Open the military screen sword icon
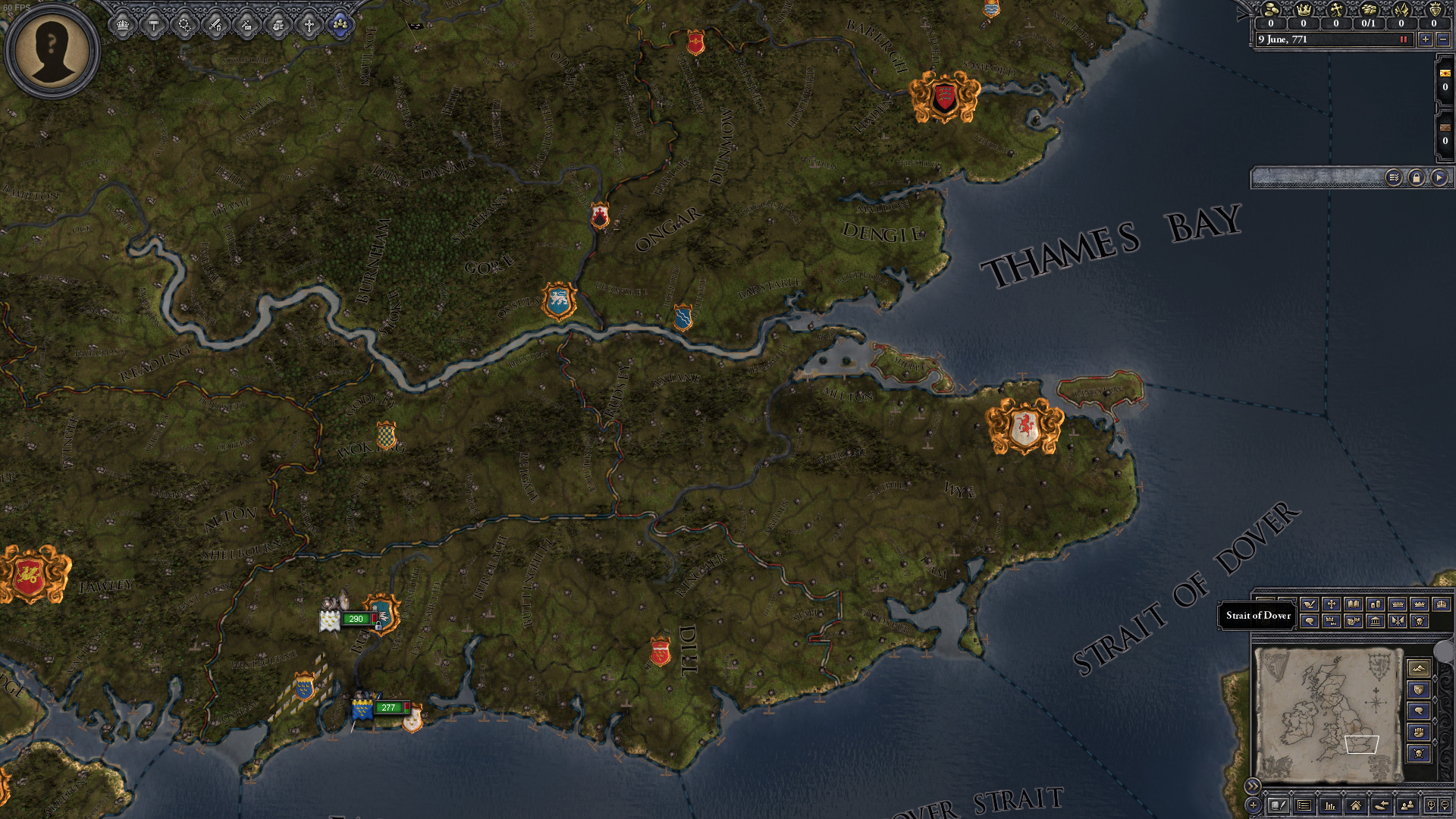 click(216, 25)
